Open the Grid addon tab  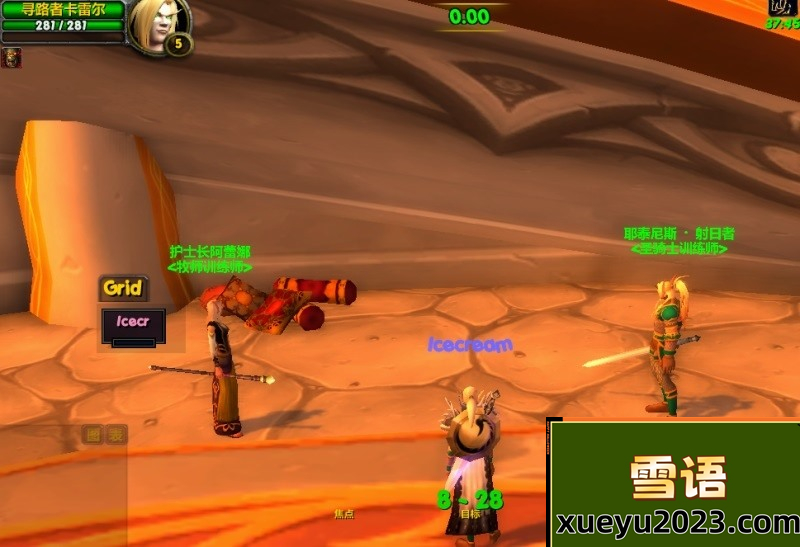tap(123, 289)
